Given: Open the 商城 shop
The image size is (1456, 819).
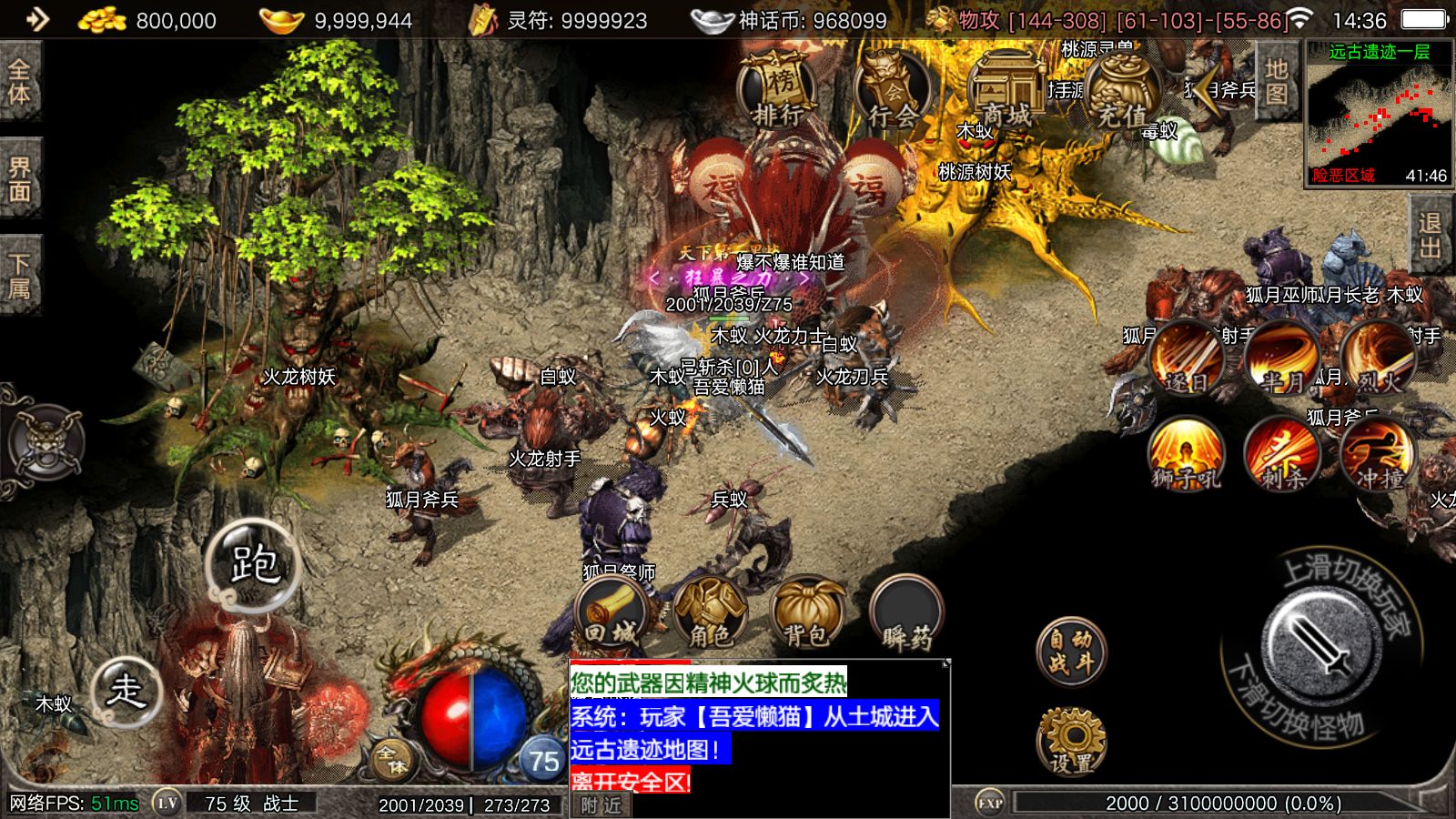Looking at the screenshot, I should click(1006, 91).
